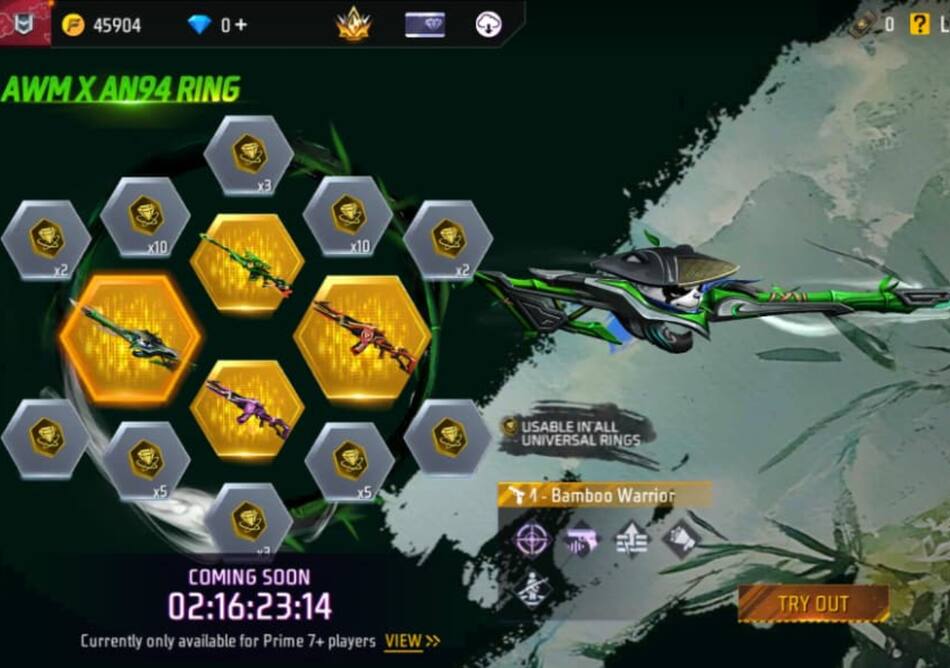This screenshot has width=950, height=668.
Task: Add diamonds with the plus button
Action: (241, 25)
